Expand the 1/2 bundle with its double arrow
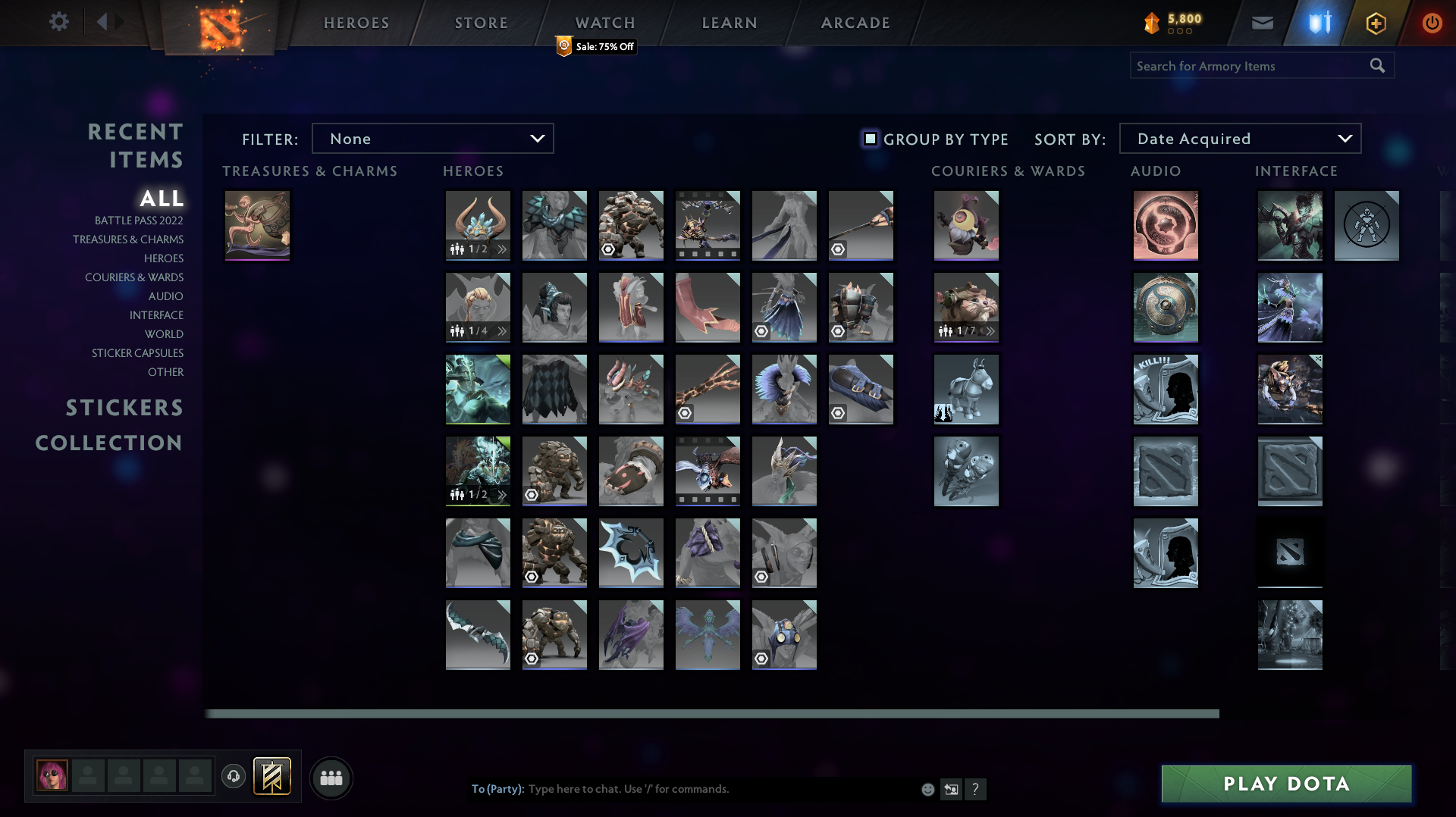This screenshot has height=817, width=1456. point(502,248)
